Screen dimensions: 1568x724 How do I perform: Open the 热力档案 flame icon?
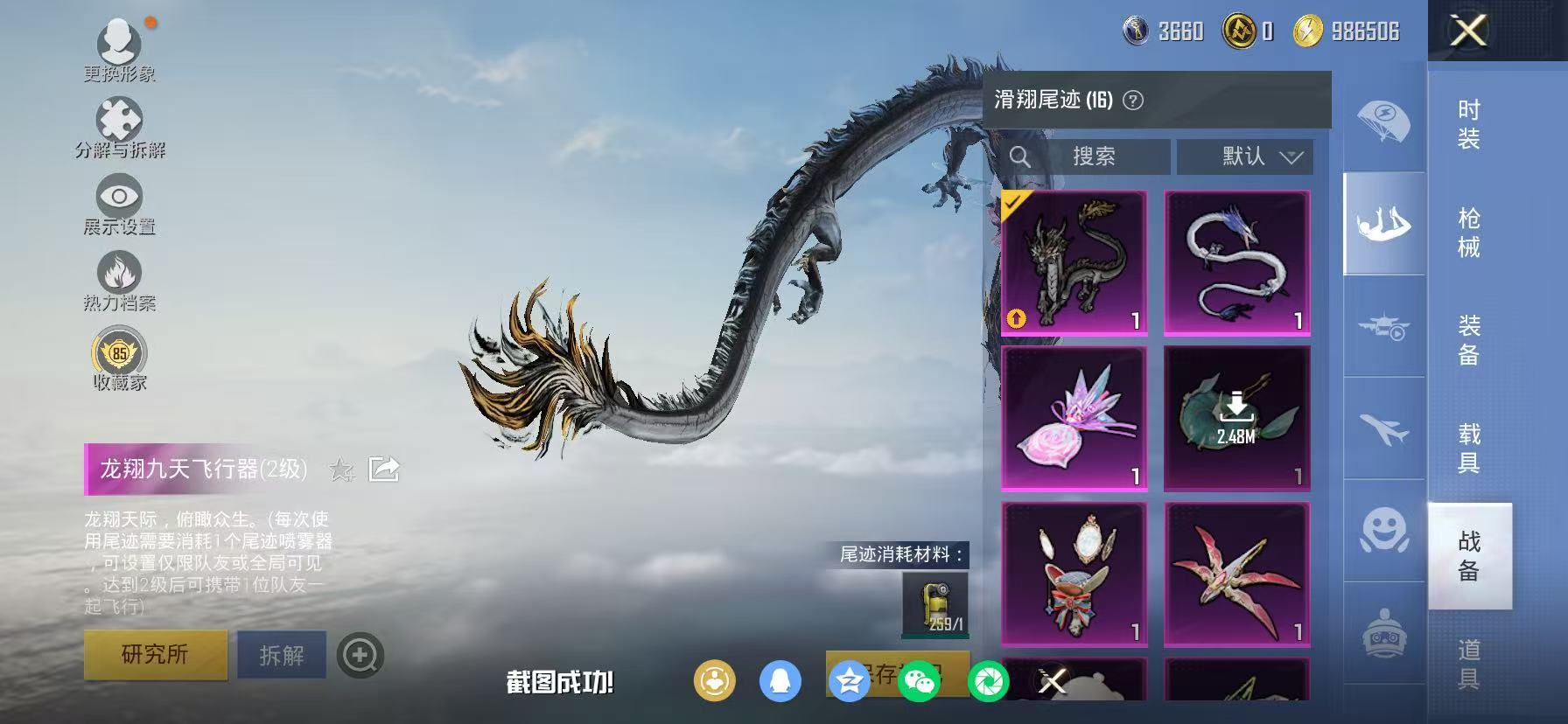pos(120,274)
